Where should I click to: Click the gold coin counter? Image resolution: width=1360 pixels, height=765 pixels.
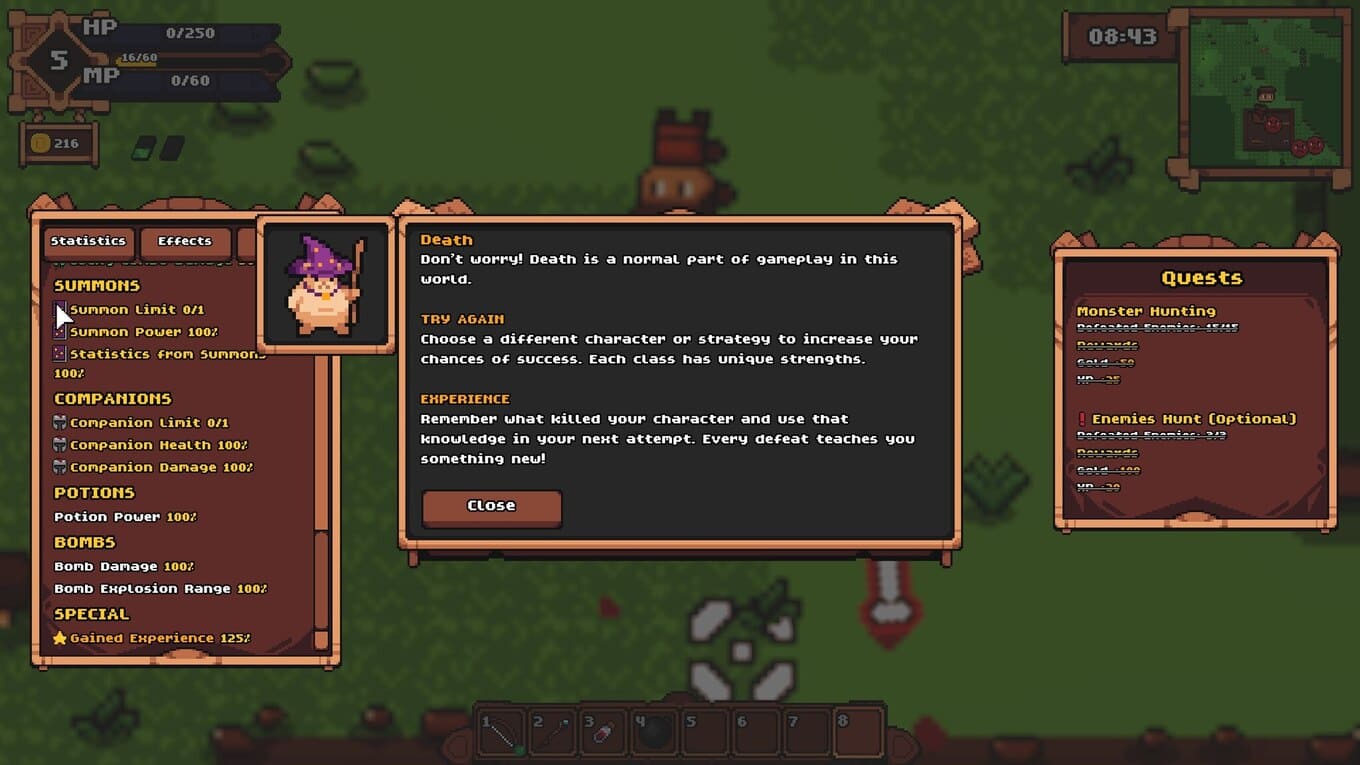point(58,144)
